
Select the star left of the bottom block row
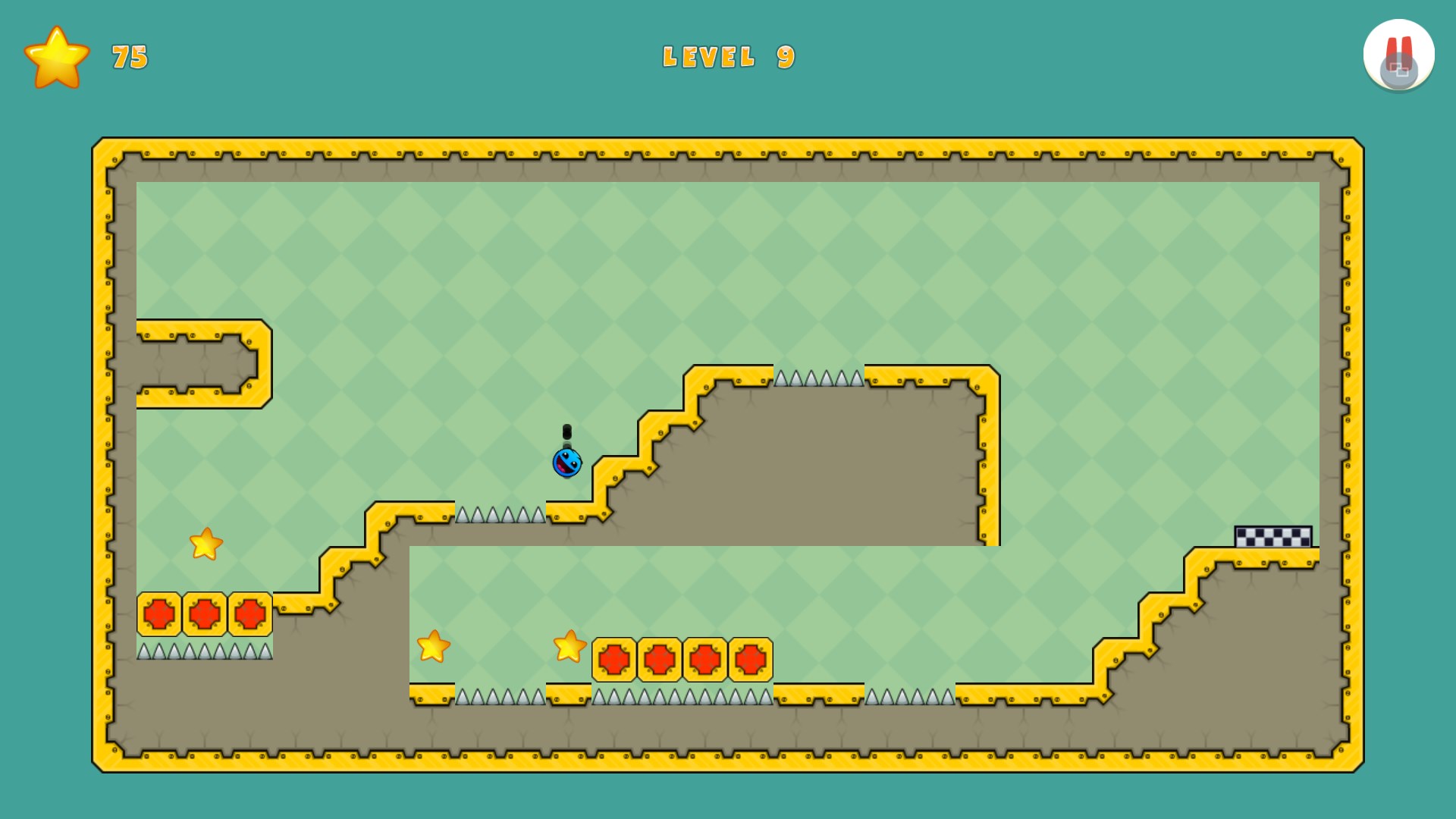point(433,648)
